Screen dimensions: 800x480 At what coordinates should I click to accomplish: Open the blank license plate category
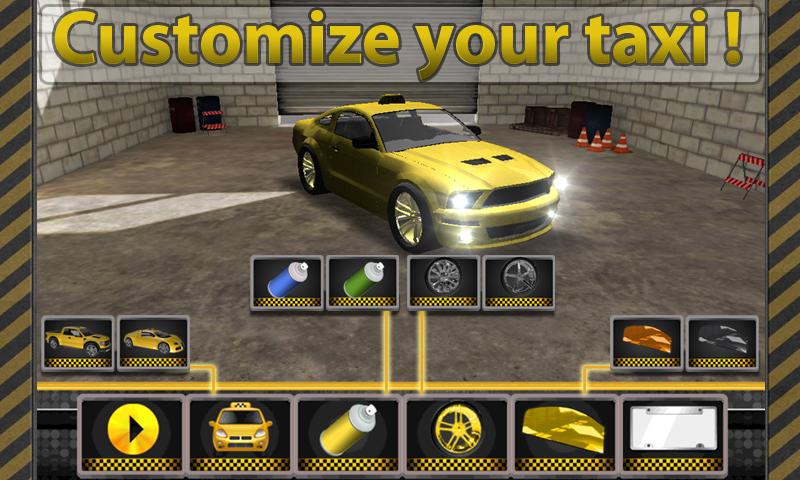672,432
